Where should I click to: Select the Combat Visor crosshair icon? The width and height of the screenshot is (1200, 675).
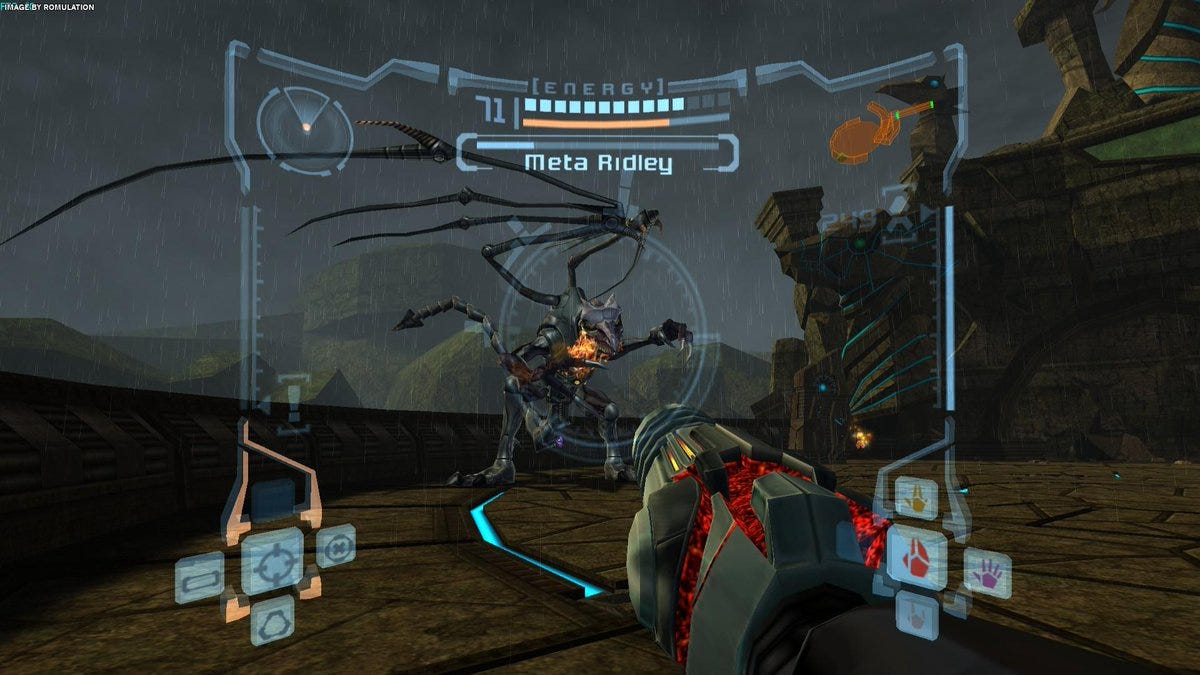pos(272,561)
